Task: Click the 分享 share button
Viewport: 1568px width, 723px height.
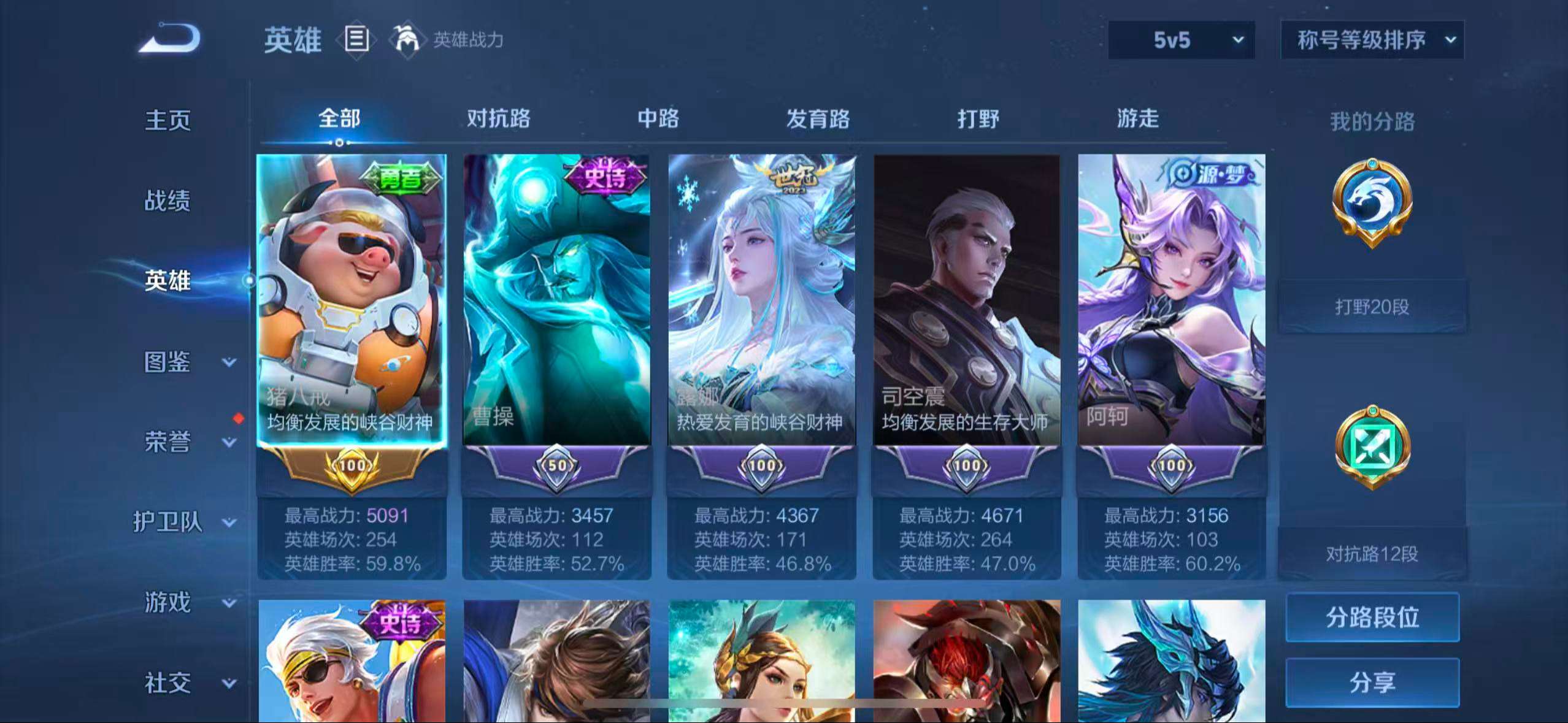Action: (x=1372, y=682)
